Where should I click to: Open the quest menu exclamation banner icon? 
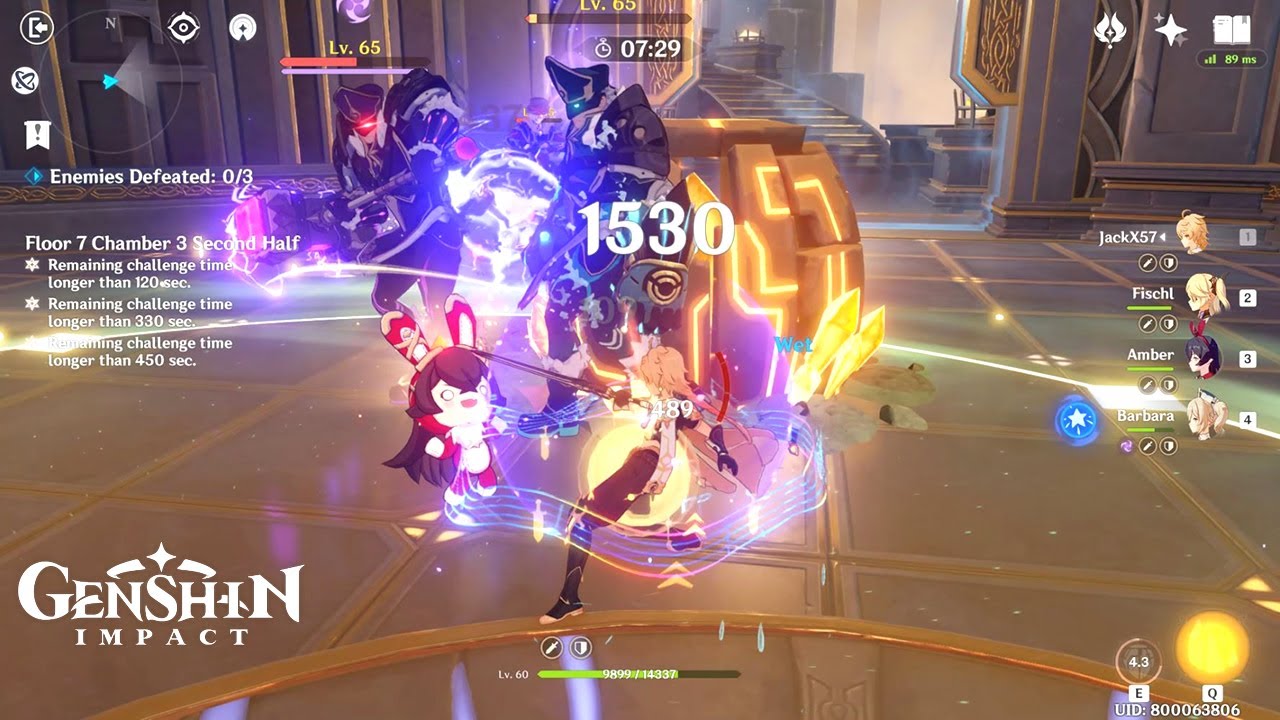(x=37, y=134)
